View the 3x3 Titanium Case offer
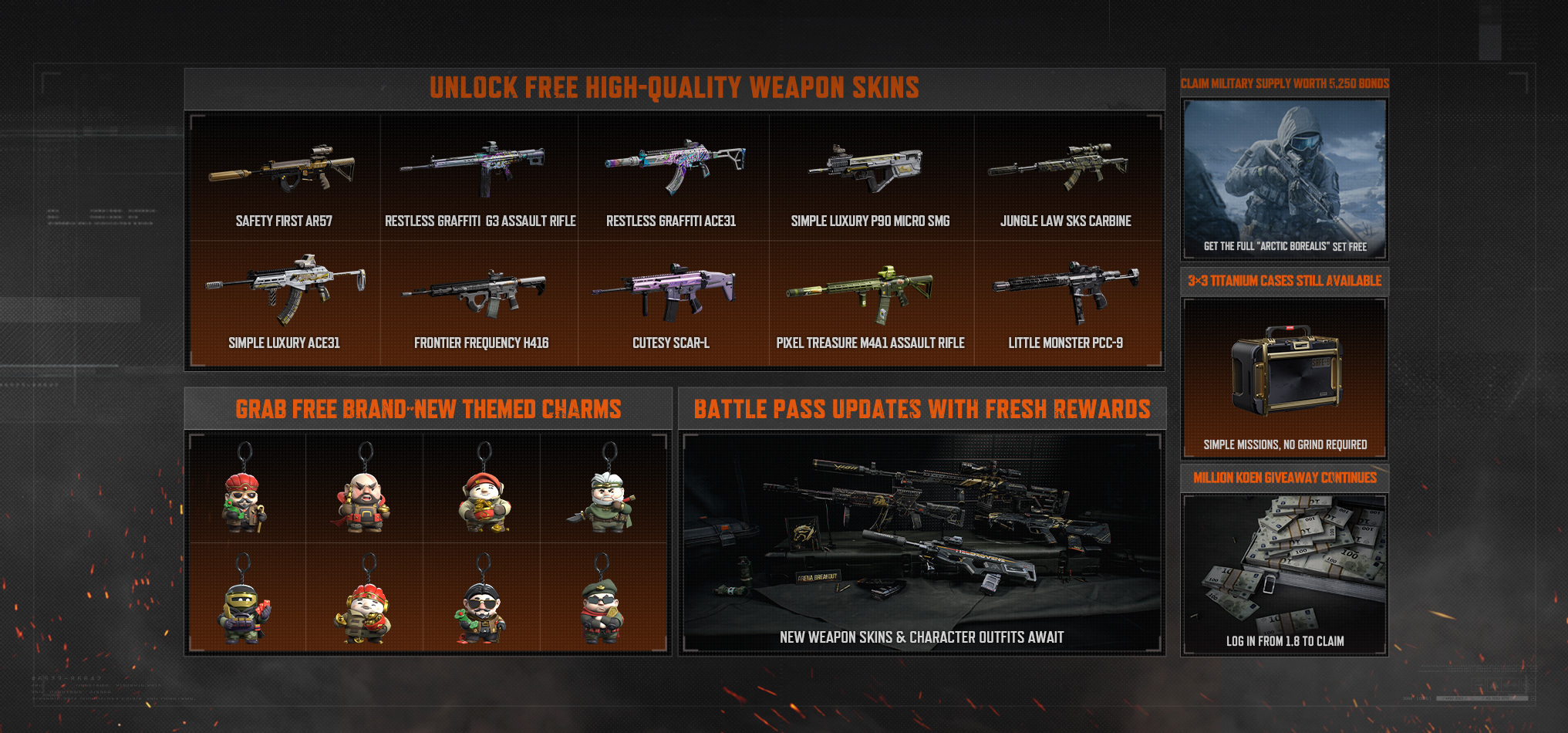 [x=1284, y=378]
